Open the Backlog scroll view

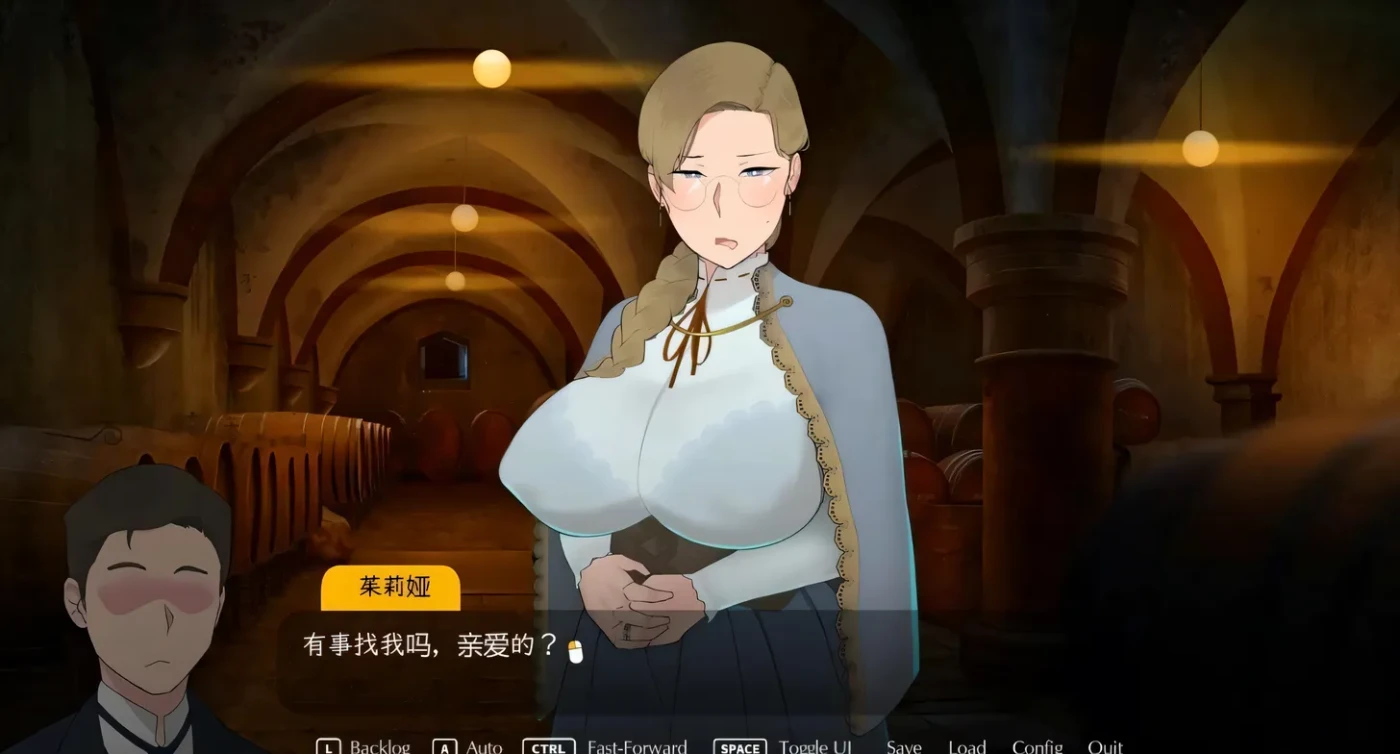(x=379, y=746)
